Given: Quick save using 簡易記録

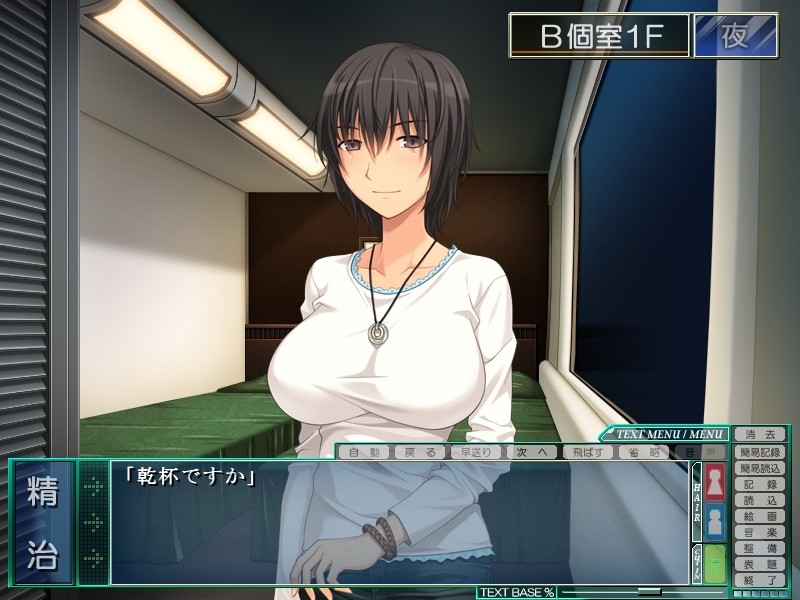Looking at the screenshot, I should coord(760,451).
